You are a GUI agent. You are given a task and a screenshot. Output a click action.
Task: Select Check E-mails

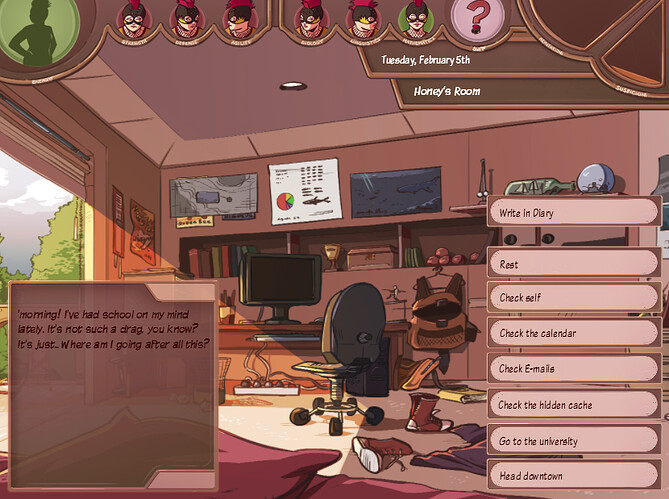pyautogui.click(x=572, y=369)
